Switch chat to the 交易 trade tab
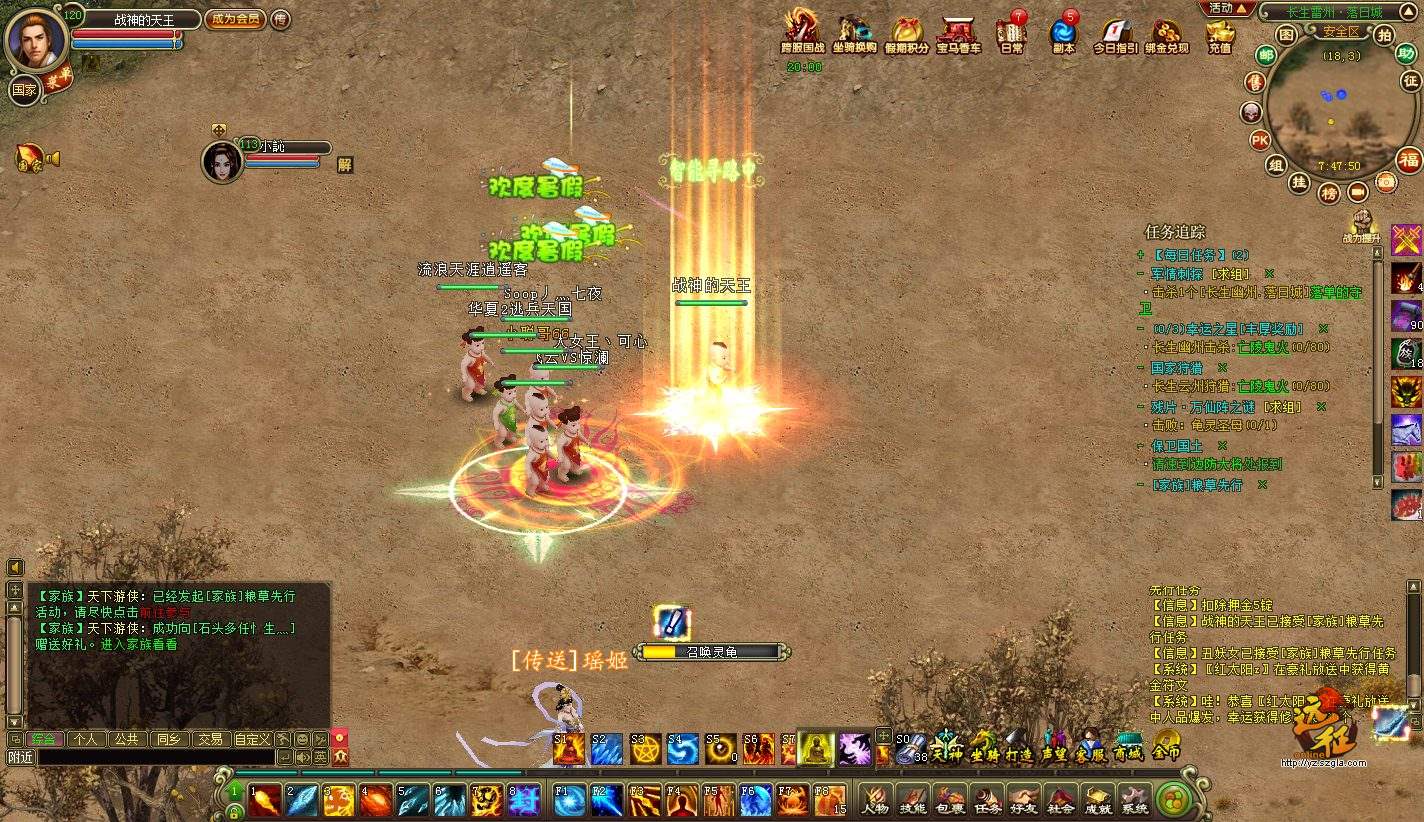 pyautogui.click(x=209, y=739)
